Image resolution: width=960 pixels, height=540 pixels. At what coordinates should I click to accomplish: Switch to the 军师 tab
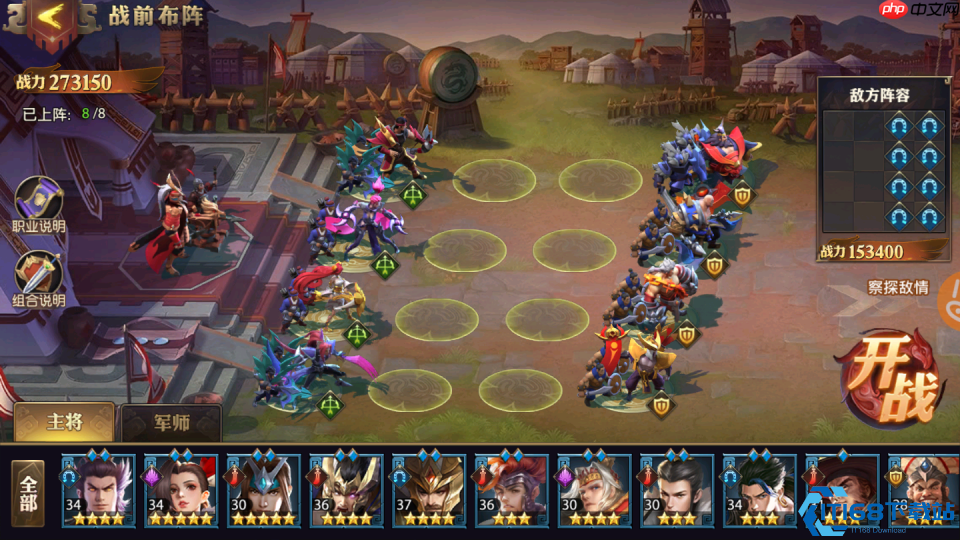pos(171,423)
